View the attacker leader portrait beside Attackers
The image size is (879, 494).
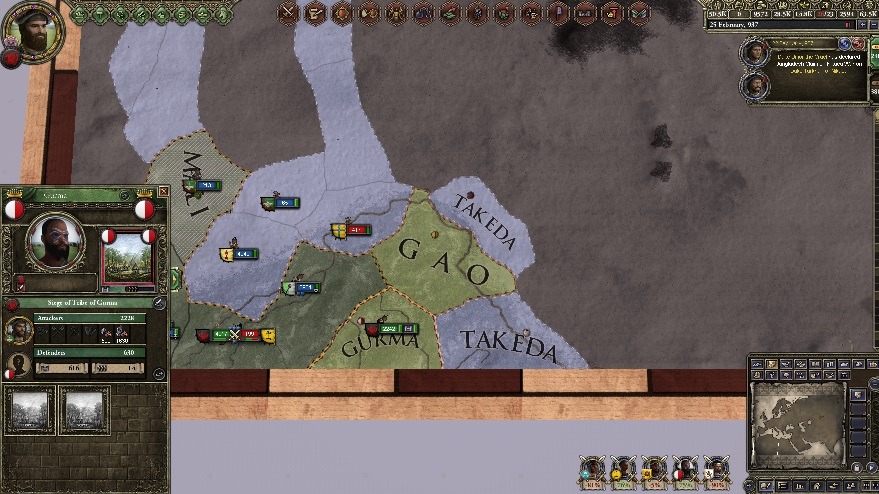pyautogui.click(x=19, y=330)
